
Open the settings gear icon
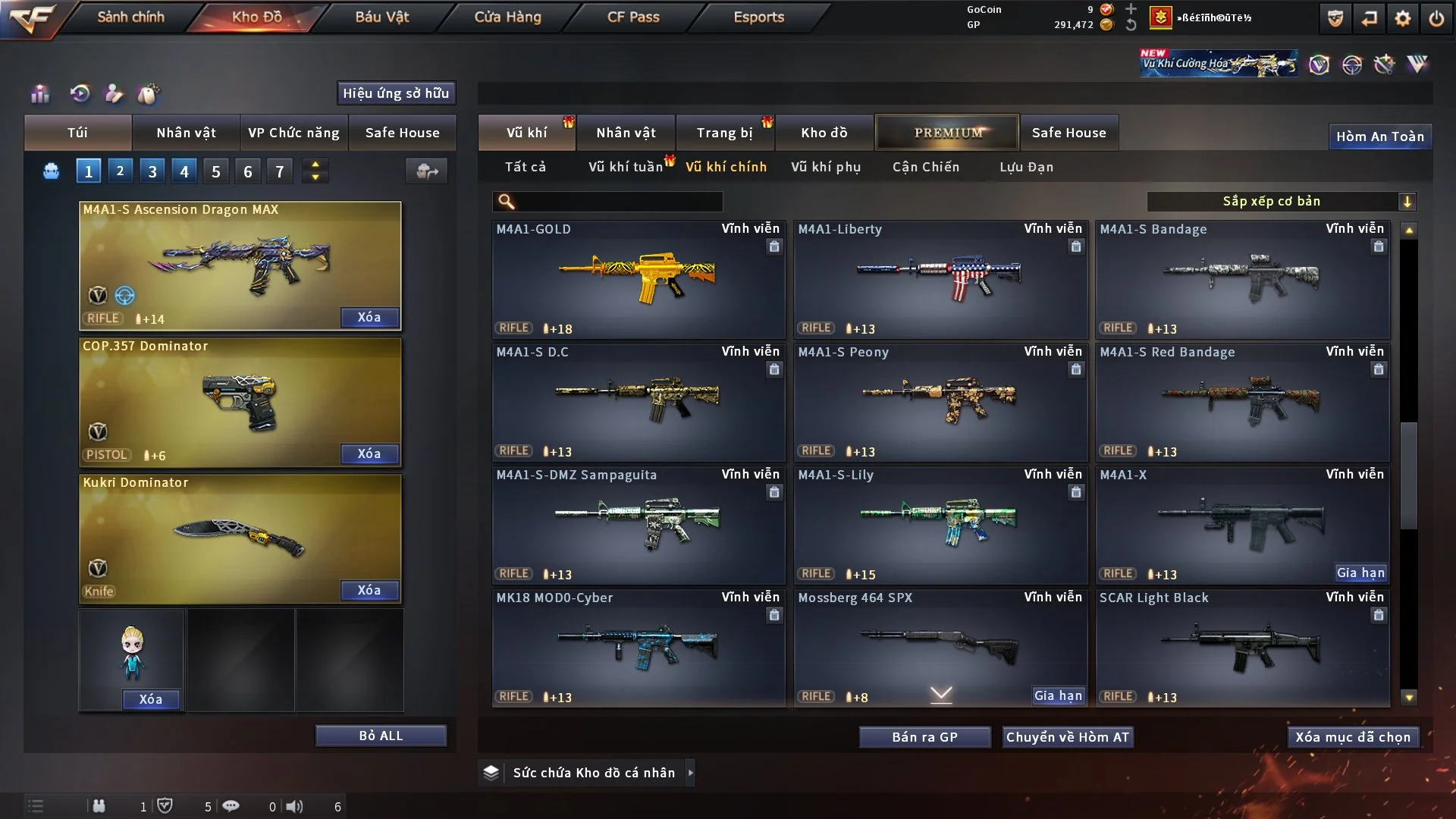(1402, 18)
